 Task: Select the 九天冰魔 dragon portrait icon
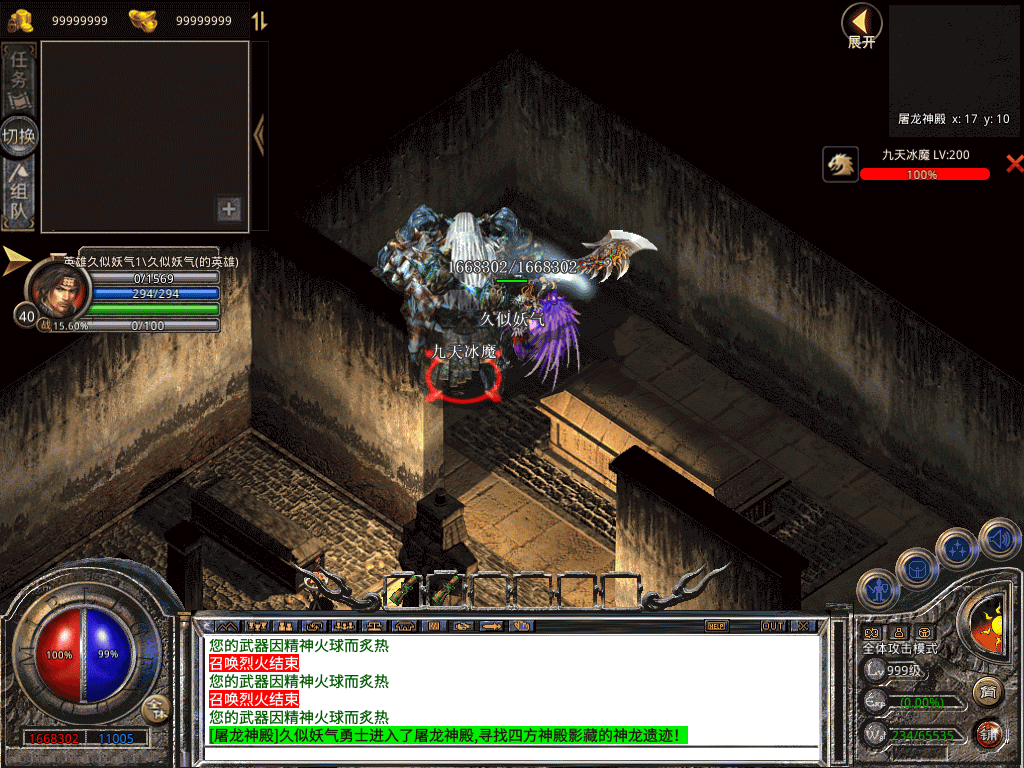click(x=840, y=164)
